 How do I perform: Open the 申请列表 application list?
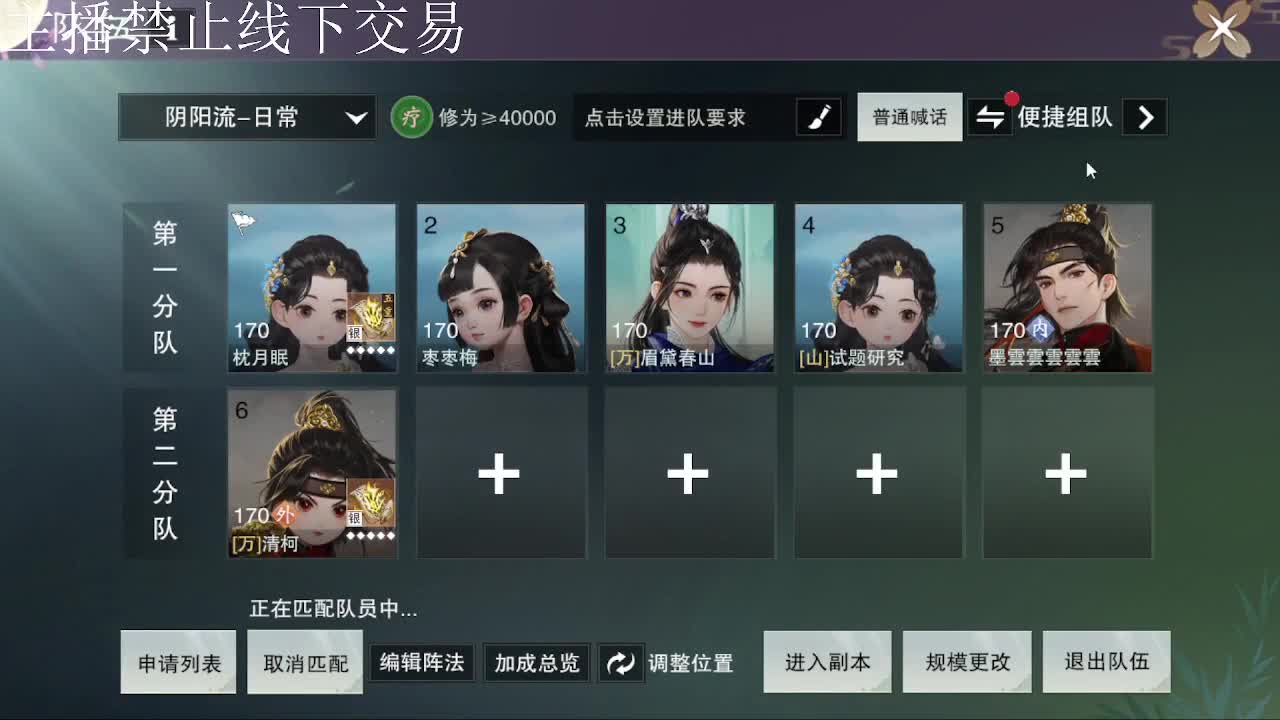178,662
